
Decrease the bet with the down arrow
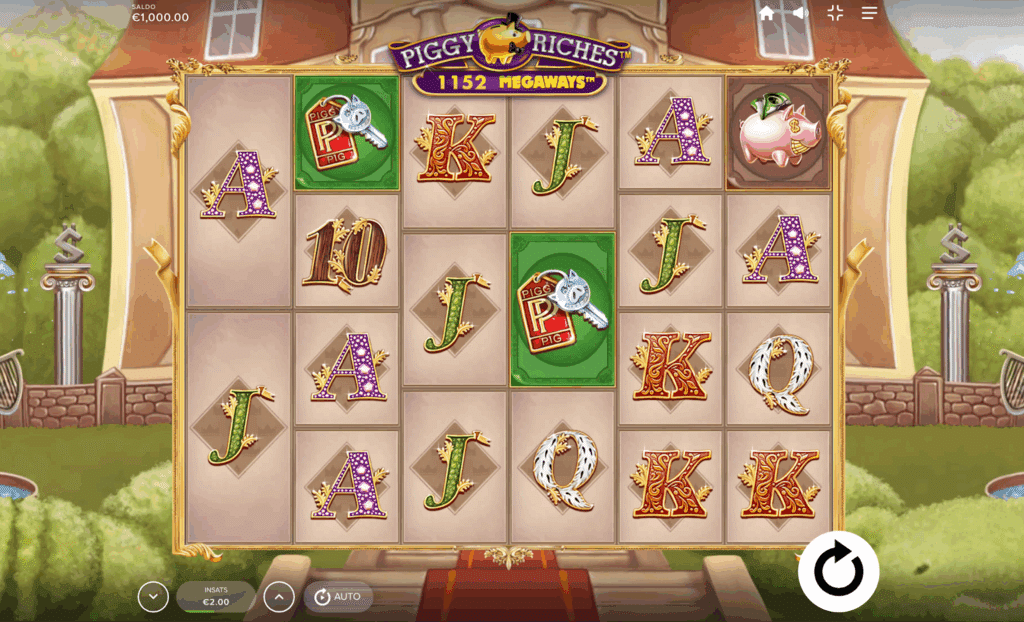click(153, 597)
